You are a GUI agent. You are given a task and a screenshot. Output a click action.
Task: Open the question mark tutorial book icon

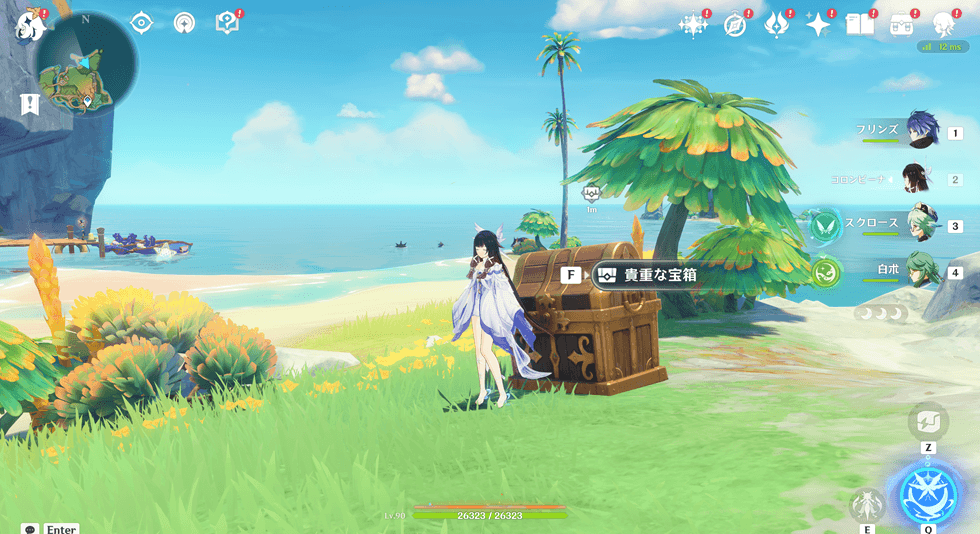(227, 23)
